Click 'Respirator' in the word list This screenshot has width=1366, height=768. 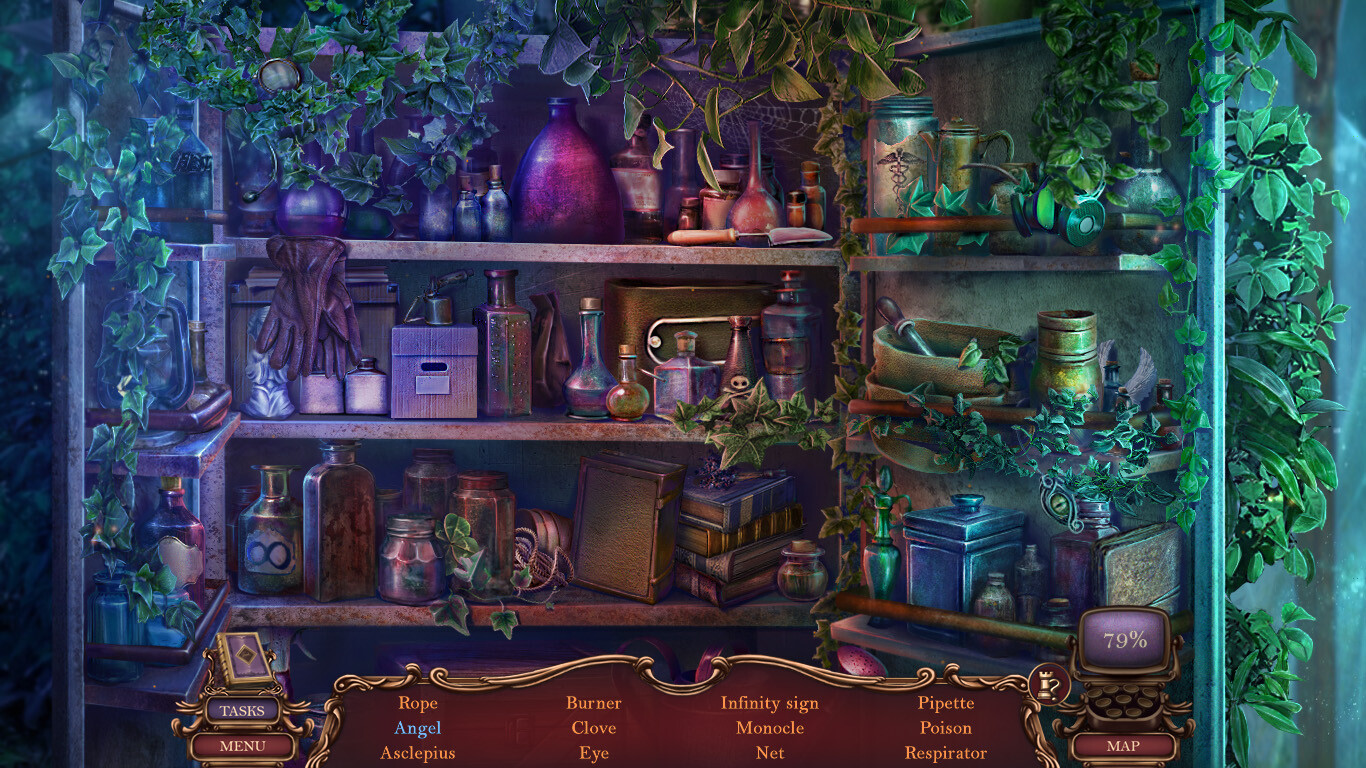click(945, 753)
